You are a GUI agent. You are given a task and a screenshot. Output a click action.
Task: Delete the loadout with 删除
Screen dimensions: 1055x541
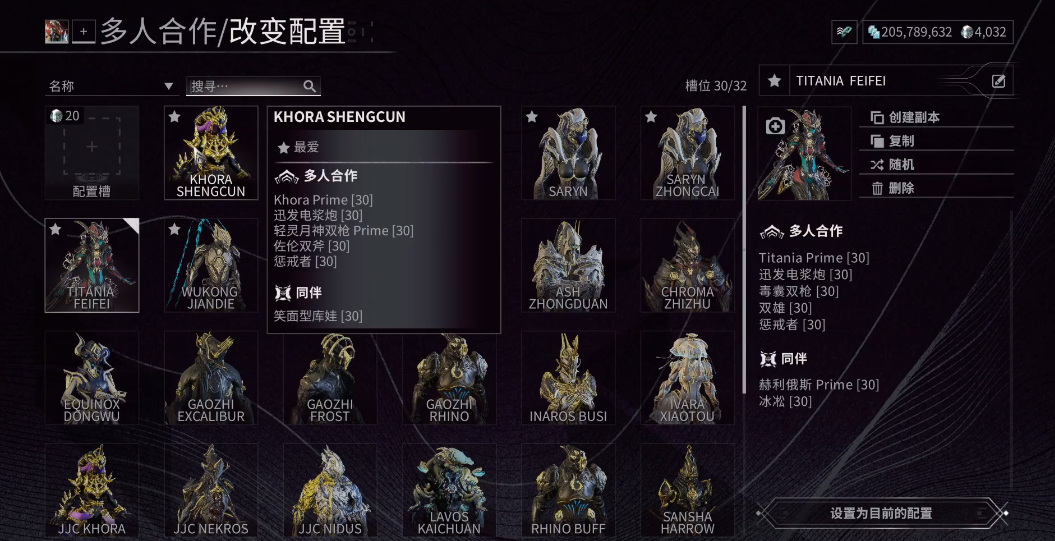click(901, 188)
